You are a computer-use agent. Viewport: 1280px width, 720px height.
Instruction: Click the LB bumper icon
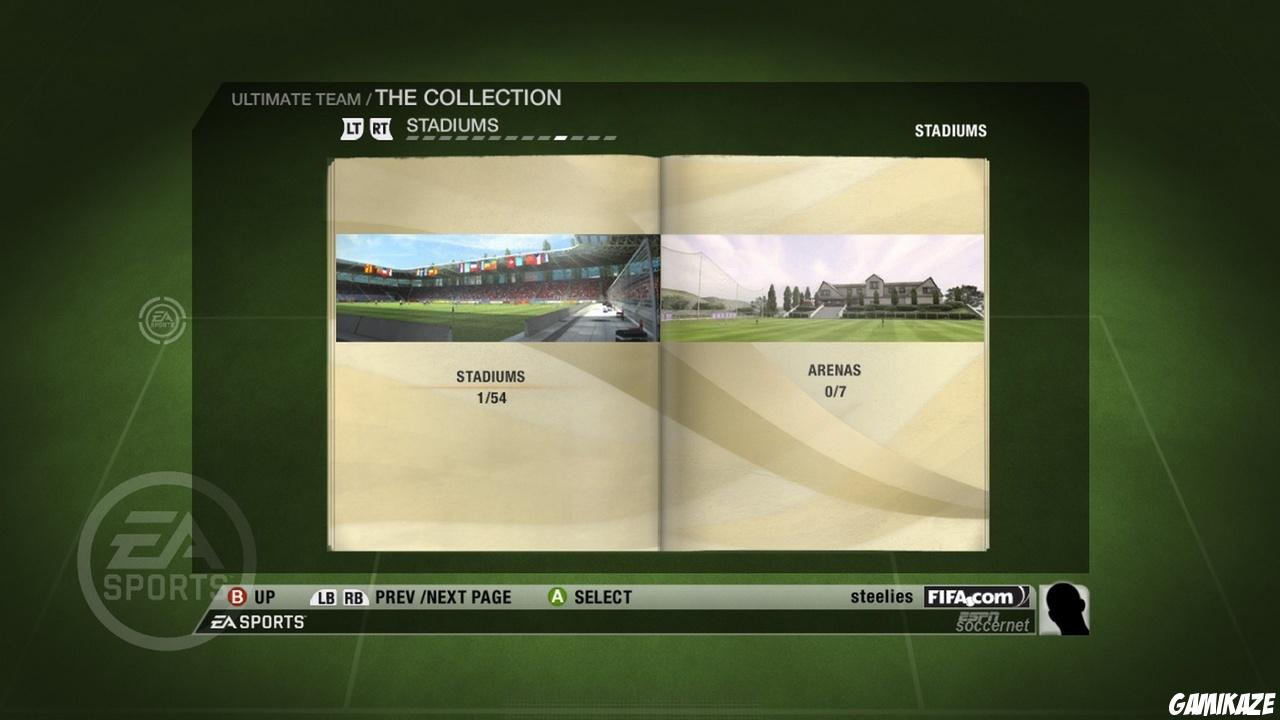[x=322, y=597]
